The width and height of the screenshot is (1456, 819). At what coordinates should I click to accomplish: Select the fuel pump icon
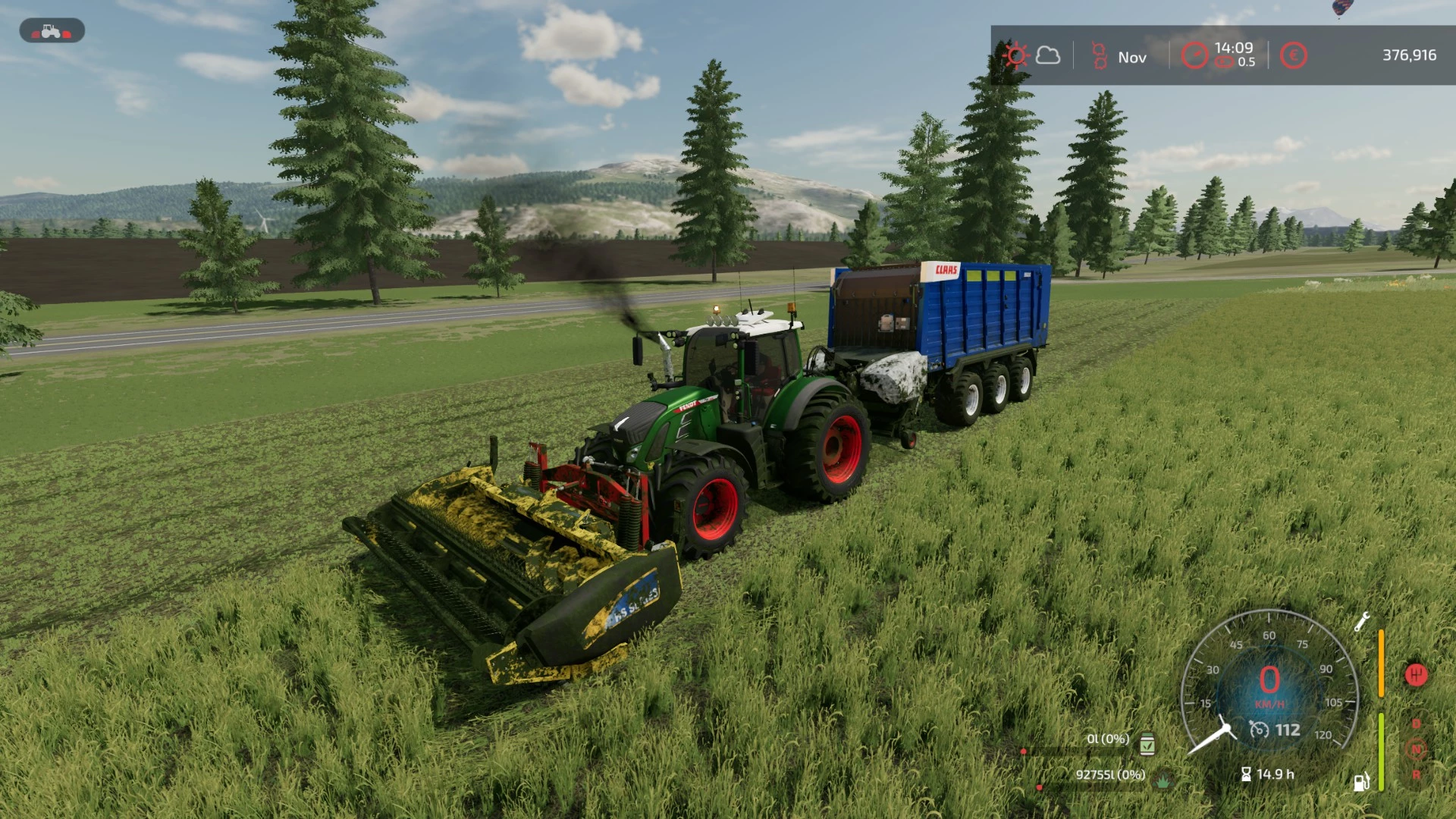[x=1361, y=780]
